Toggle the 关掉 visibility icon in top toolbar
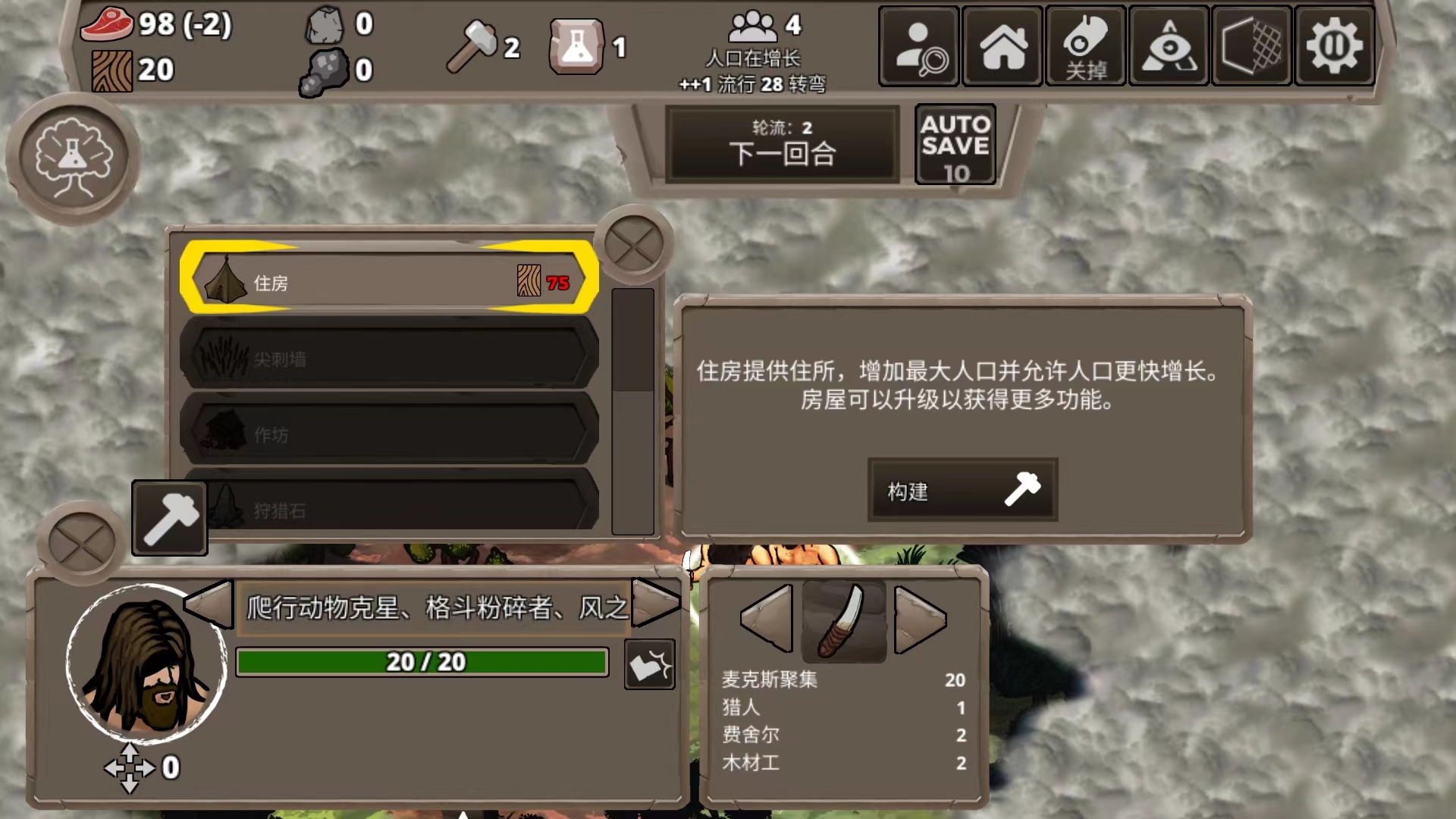Screen dimensions: 1456x819 (1084, 45)
